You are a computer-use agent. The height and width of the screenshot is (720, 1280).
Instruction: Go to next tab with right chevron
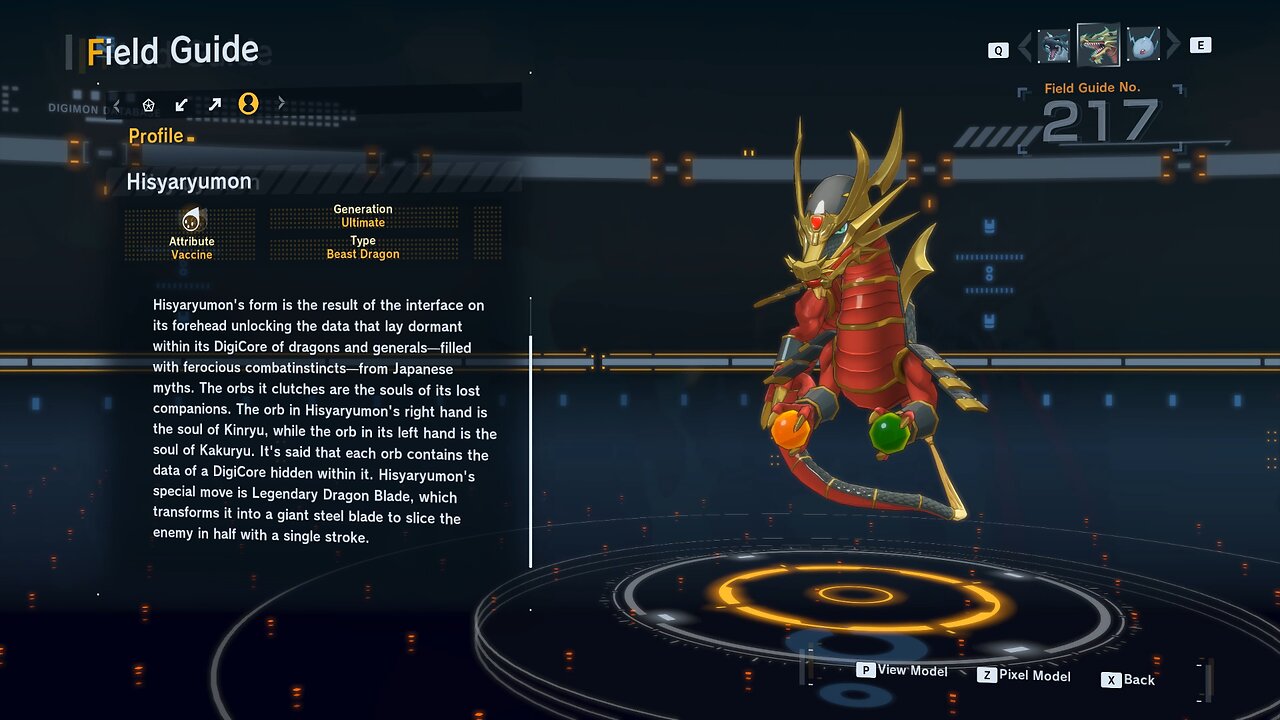click(x=281, y=104)
